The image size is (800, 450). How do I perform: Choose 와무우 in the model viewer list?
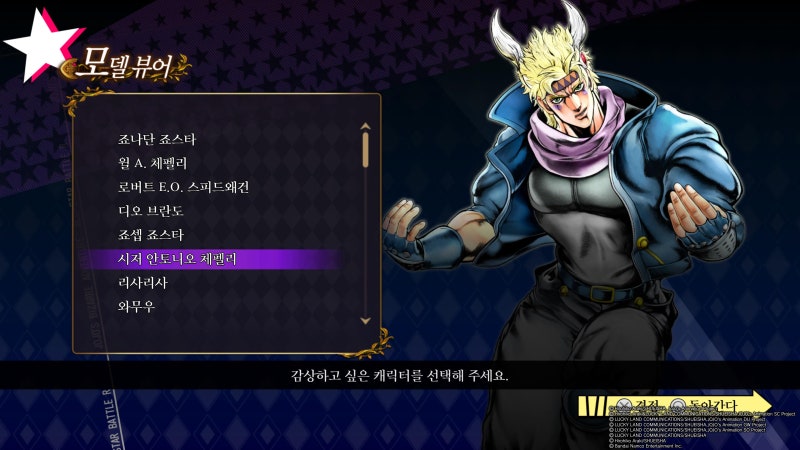136,307
